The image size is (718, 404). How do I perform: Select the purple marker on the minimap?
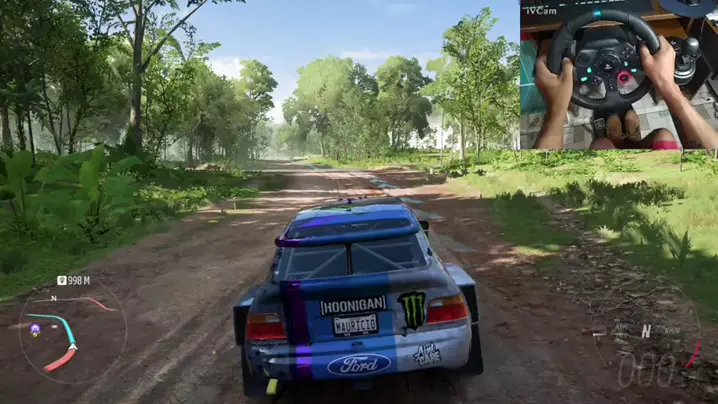35,328
